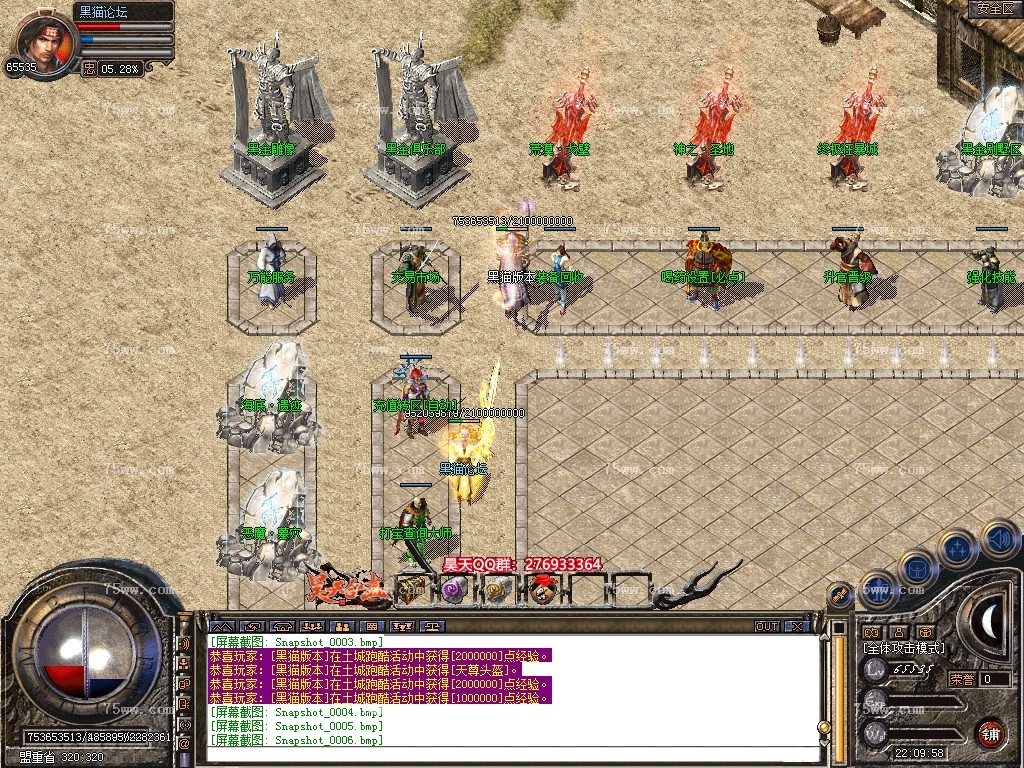Change the 全体攻击模式 attack mode
This screenshot has height=768, width=1024.
[x=903, y=648]
